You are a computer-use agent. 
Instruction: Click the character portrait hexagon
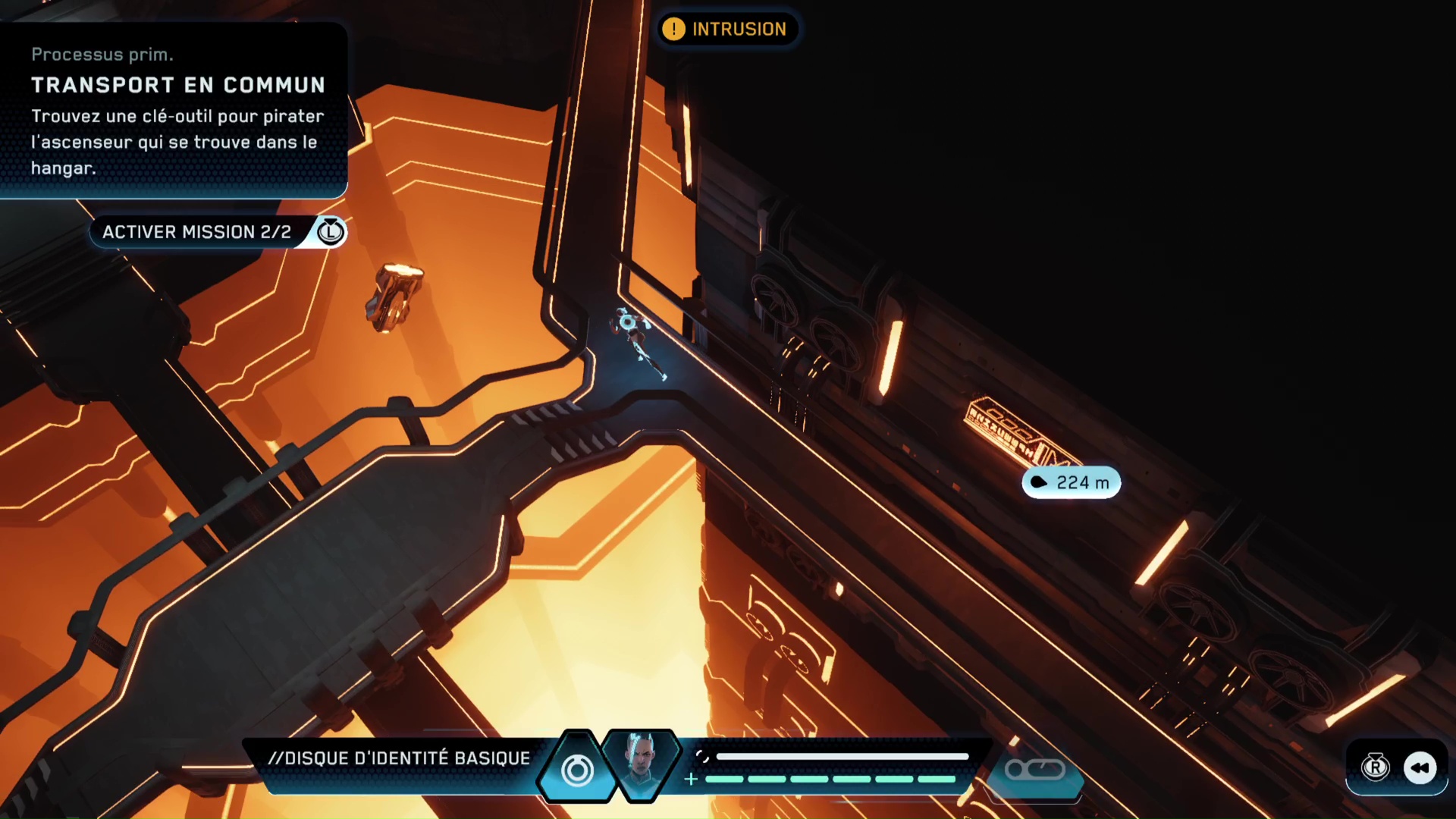pos(642,766)
